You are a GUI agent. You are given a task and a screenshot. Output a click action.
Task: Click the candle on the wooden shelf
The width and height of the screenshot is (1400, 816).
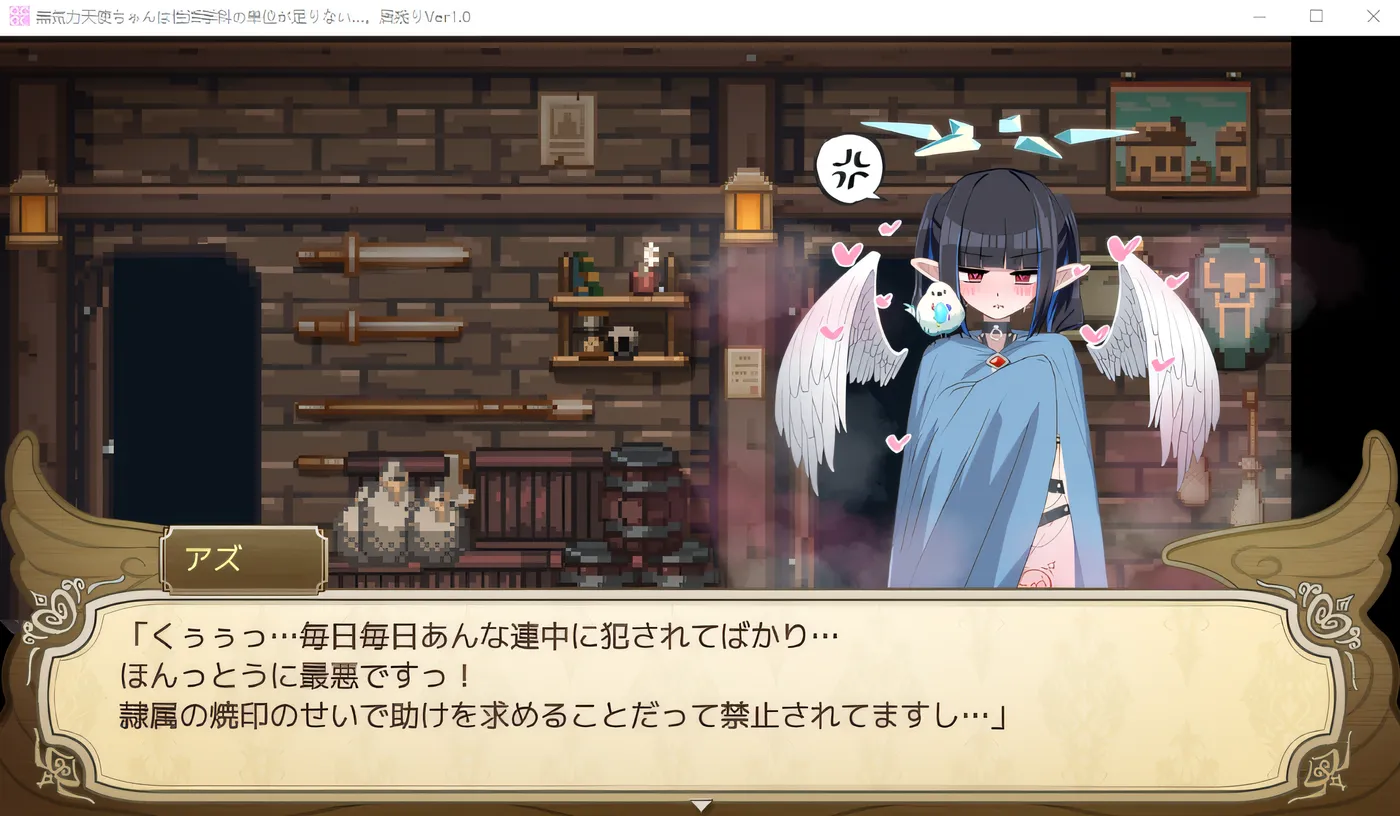[x=647, y=262]
